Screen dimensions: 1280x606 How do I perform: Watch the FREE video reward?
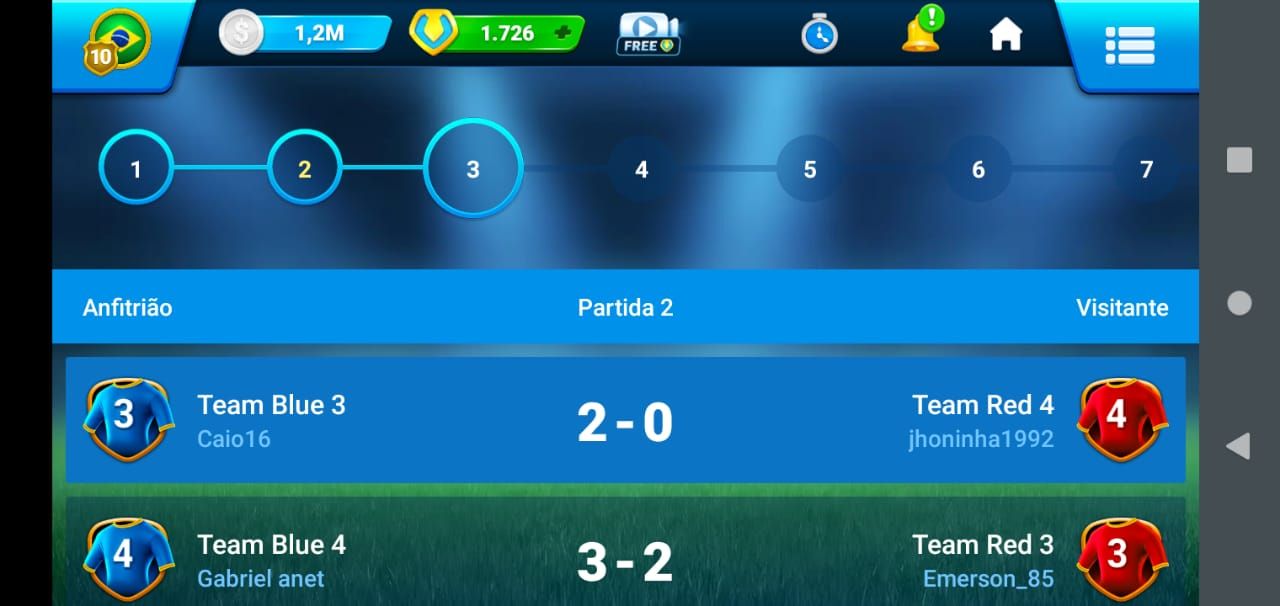click(x=648, y=34)
